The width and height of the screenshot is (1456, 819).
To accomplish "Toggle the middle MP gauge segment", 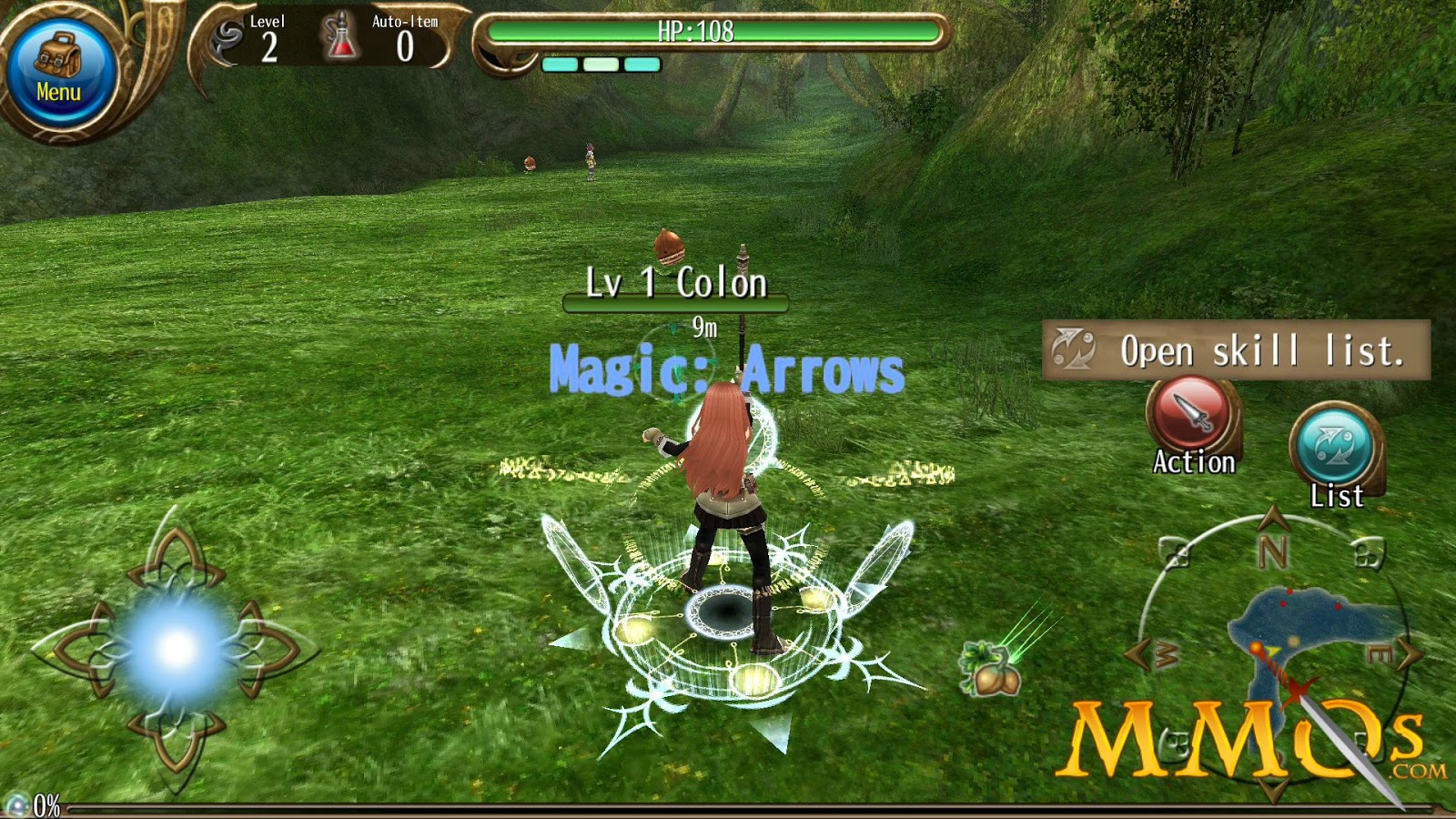I will (x=600, y=66).
